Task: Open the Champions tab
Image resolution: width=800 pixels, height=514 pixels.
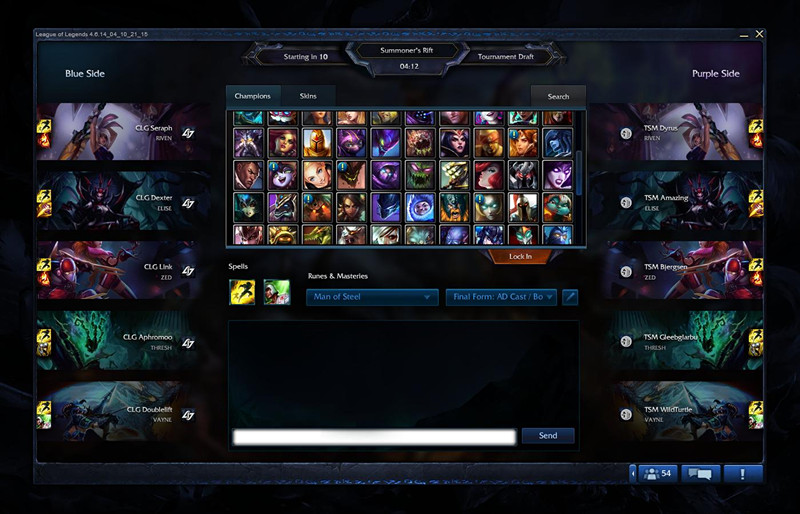Action: (x=252, y=96)
